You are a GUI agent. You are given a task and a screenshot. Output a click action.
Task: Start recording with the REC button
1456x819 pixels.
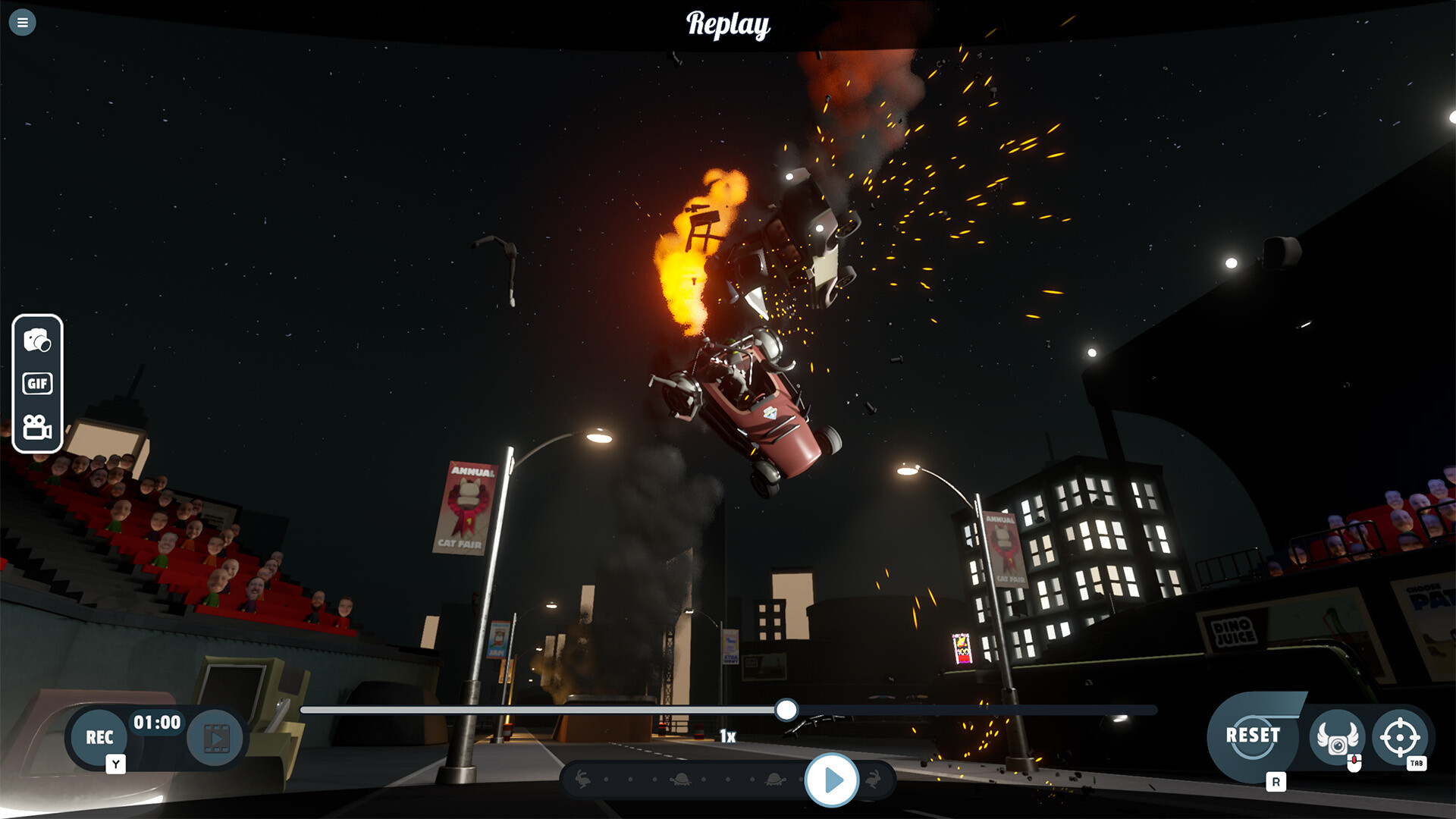(99, 737)
